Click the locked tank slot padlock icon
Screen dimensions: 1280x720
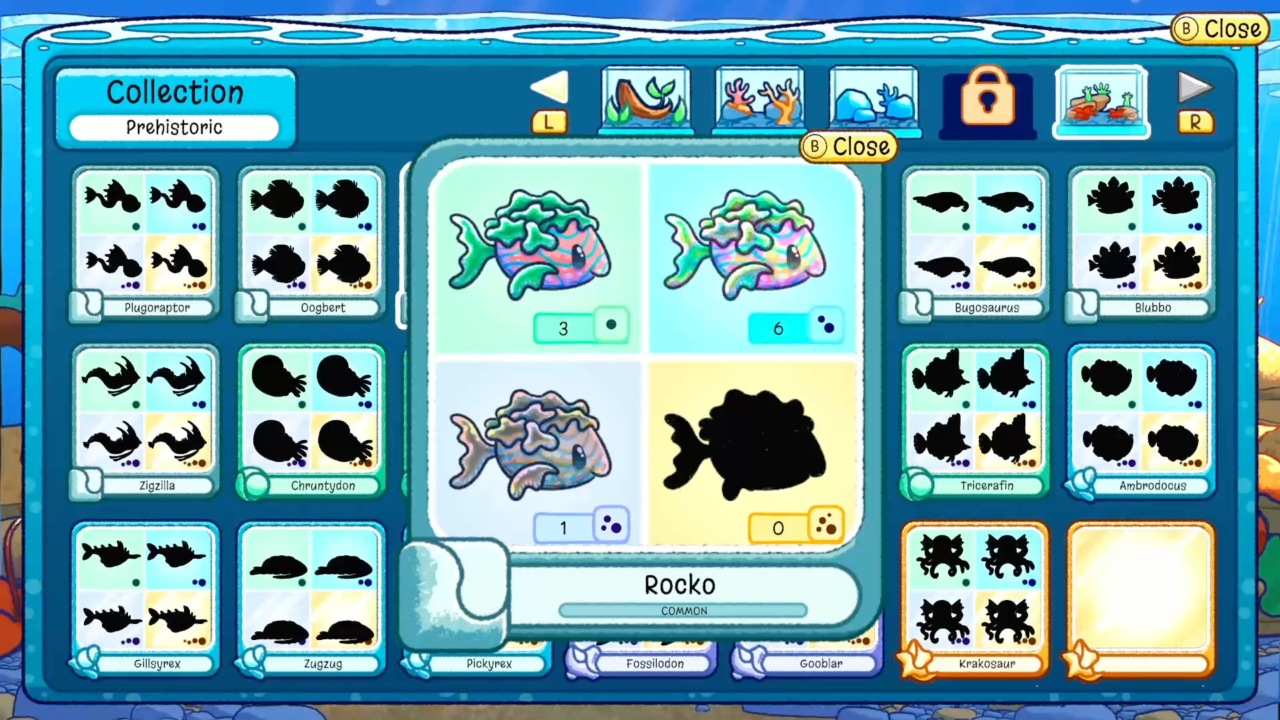point(986,98)
